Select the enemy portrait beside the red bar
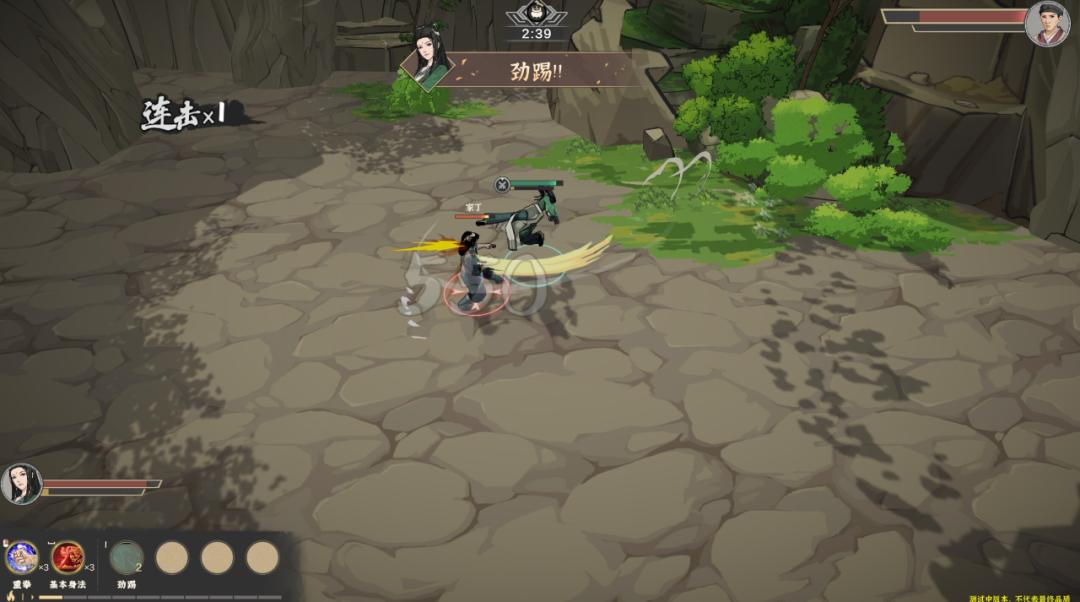Image resolution: width=1080 pixels, height=602 pixels. pyautogui.click(x=1047, y=24)
